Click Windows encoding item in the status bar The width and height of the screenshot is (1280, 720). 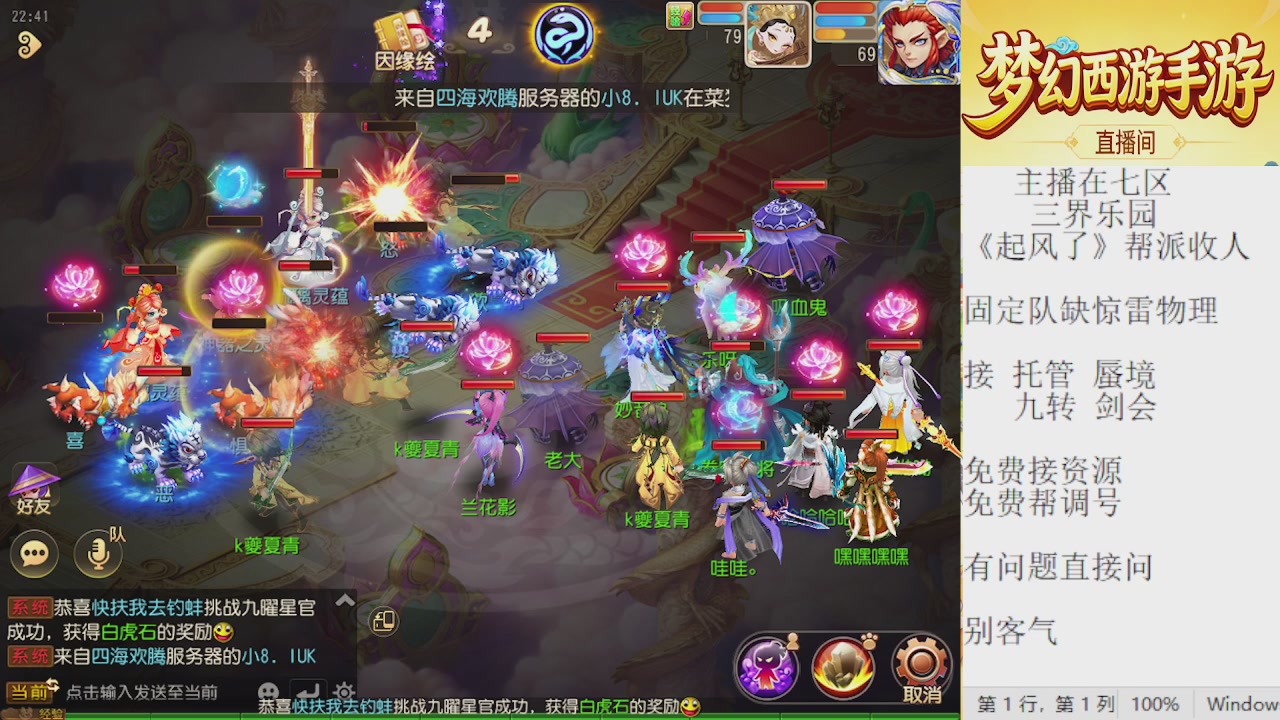click(x=1240, y=703)
